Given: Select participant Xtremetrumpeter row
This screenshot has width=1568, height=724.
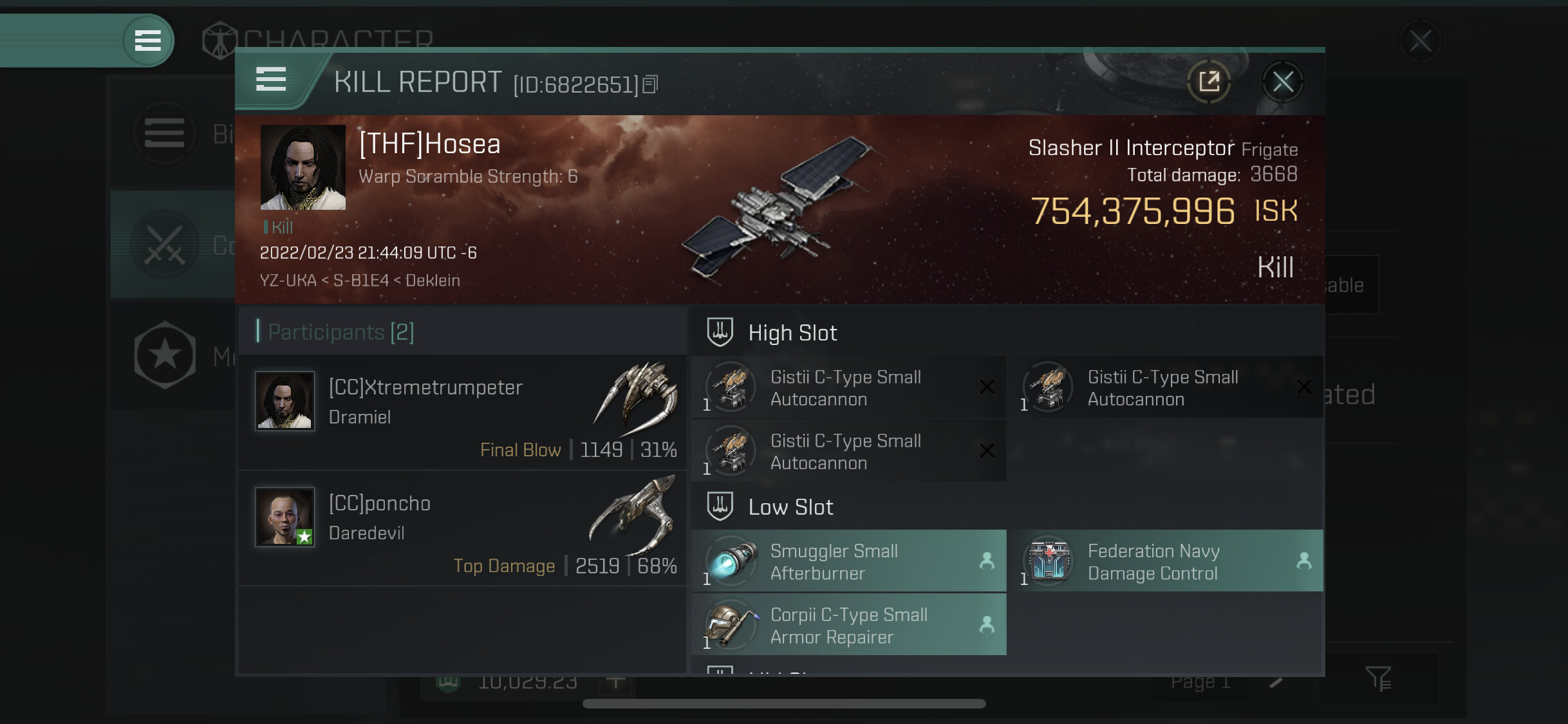Looking at the screenshot, I should [x=462, y=413].
